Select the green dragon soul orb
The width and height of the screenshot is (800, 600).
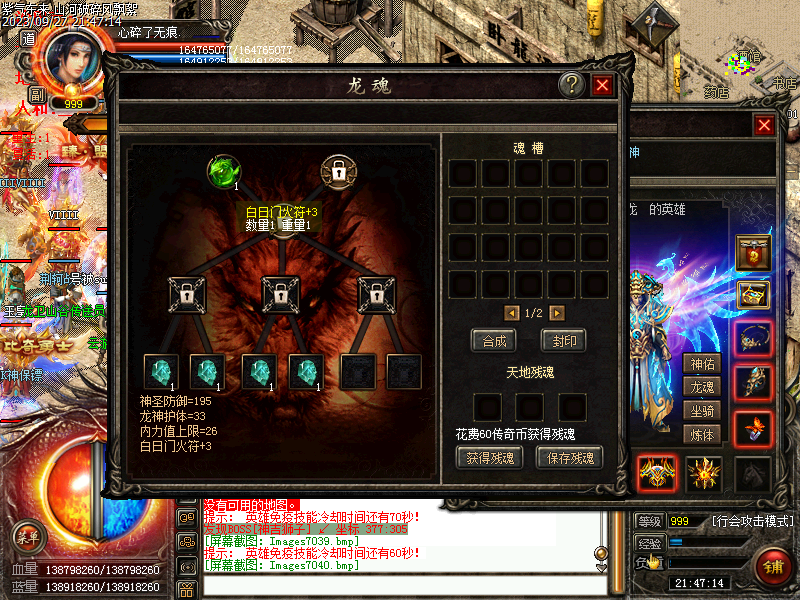pos(222,171)
